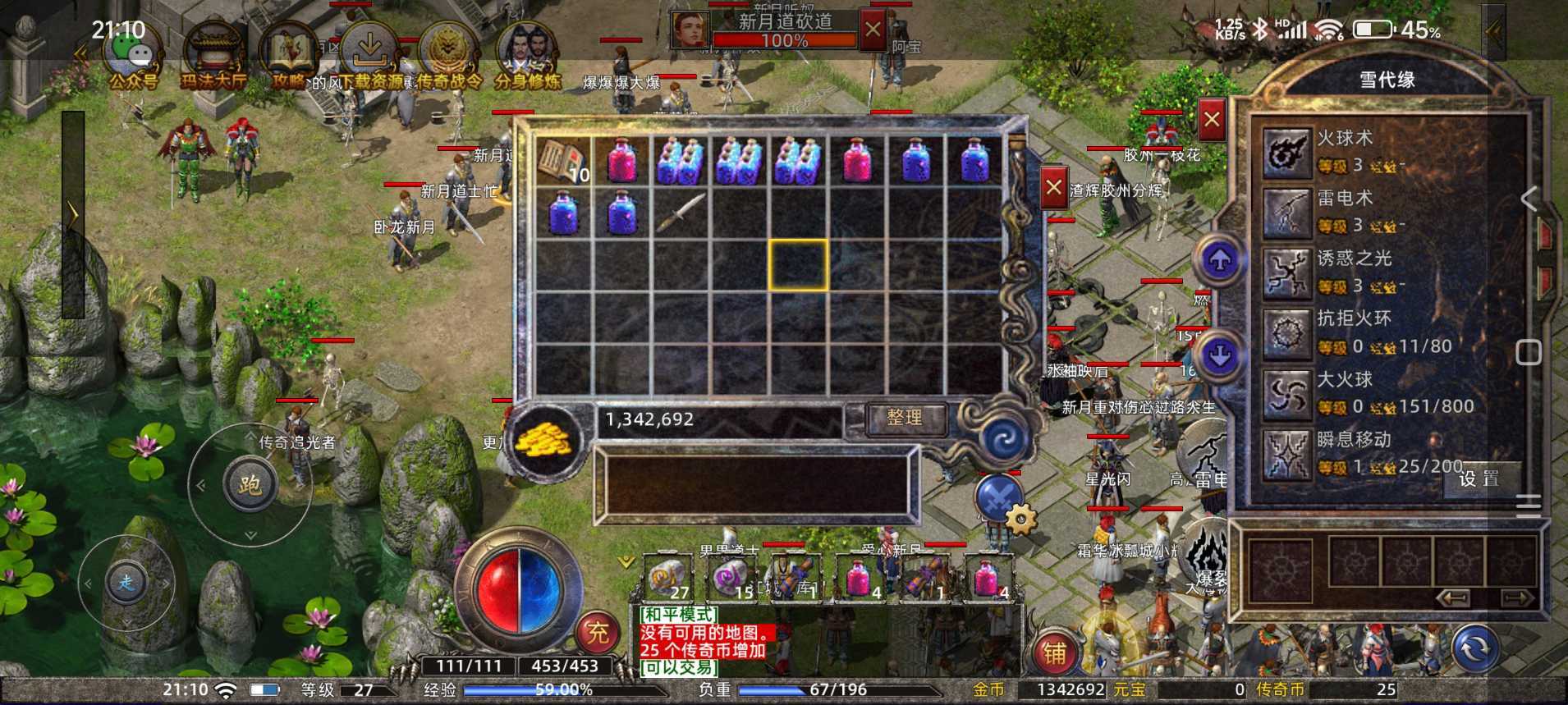1568x705 pixels.
Task: Click 整理 to sort the bag
Action: (x=905, y=418)
